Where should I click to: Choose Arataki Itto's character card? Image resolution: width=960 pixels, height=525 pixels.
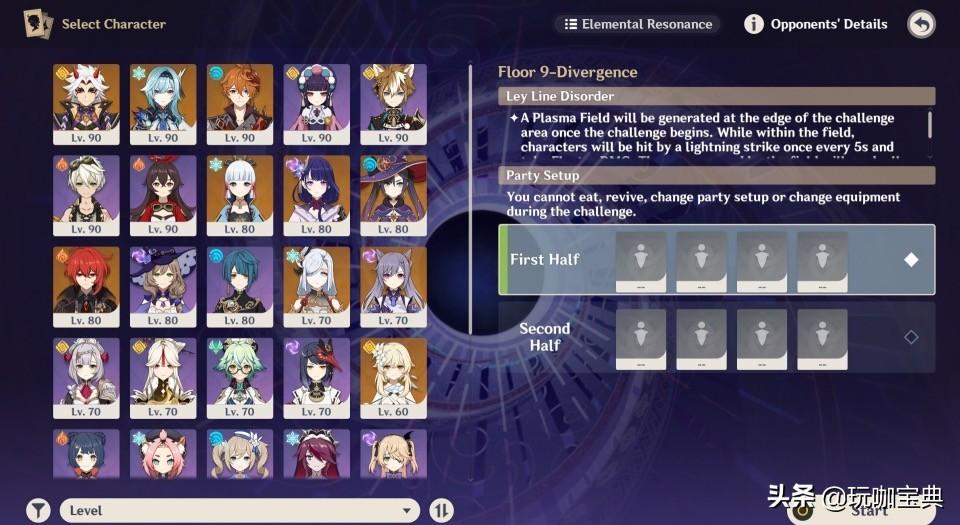pyautogui.click(x=86, y=104)
